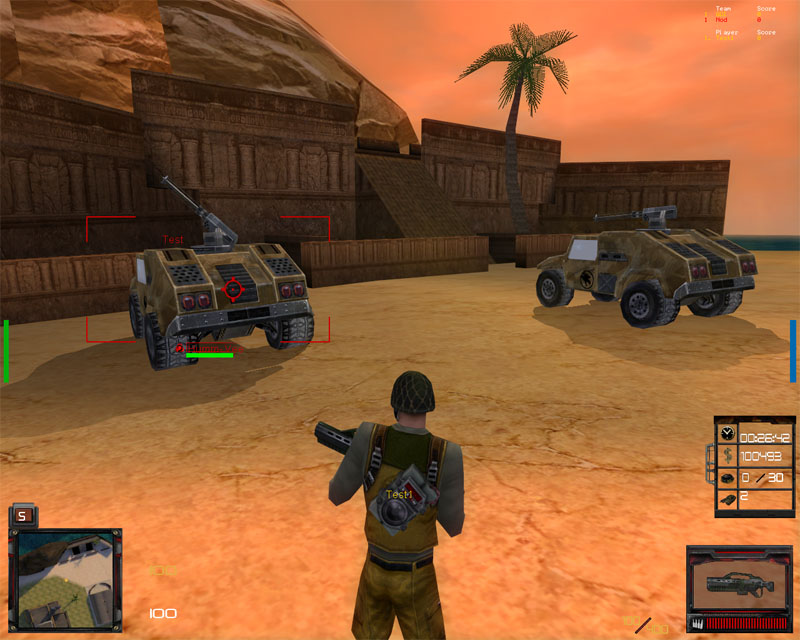800x640 pixels.
Task: Select the tank vehicle-count icon
Action: (727, 496)
